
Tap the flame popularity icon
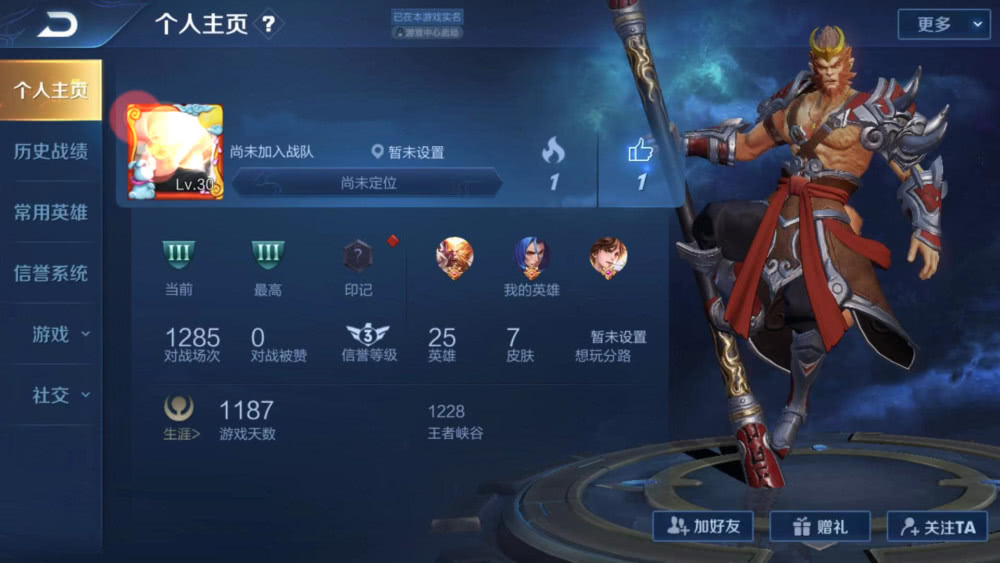(x=553, y=151)
